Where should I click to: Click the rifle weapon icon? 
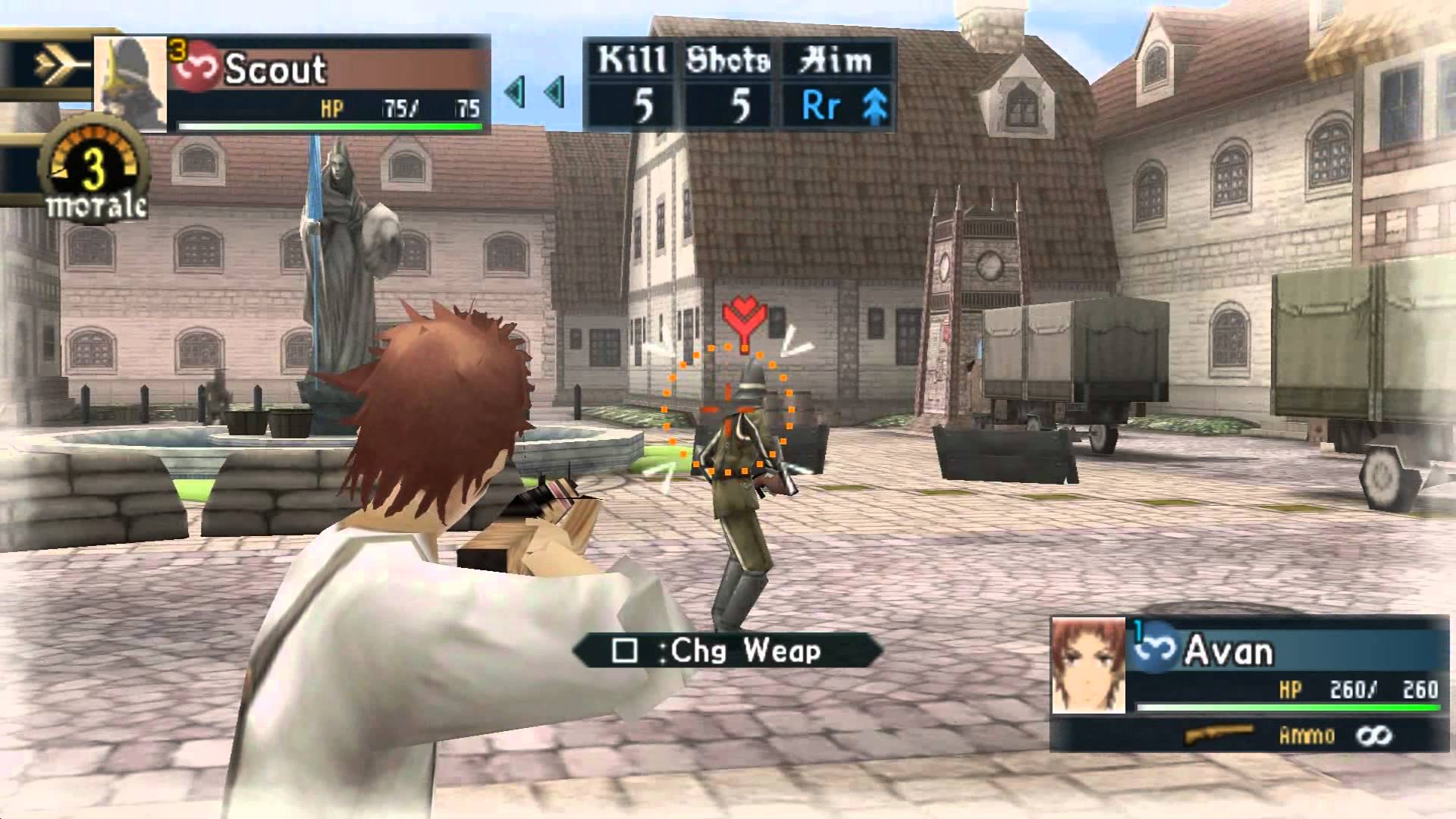1219,734
